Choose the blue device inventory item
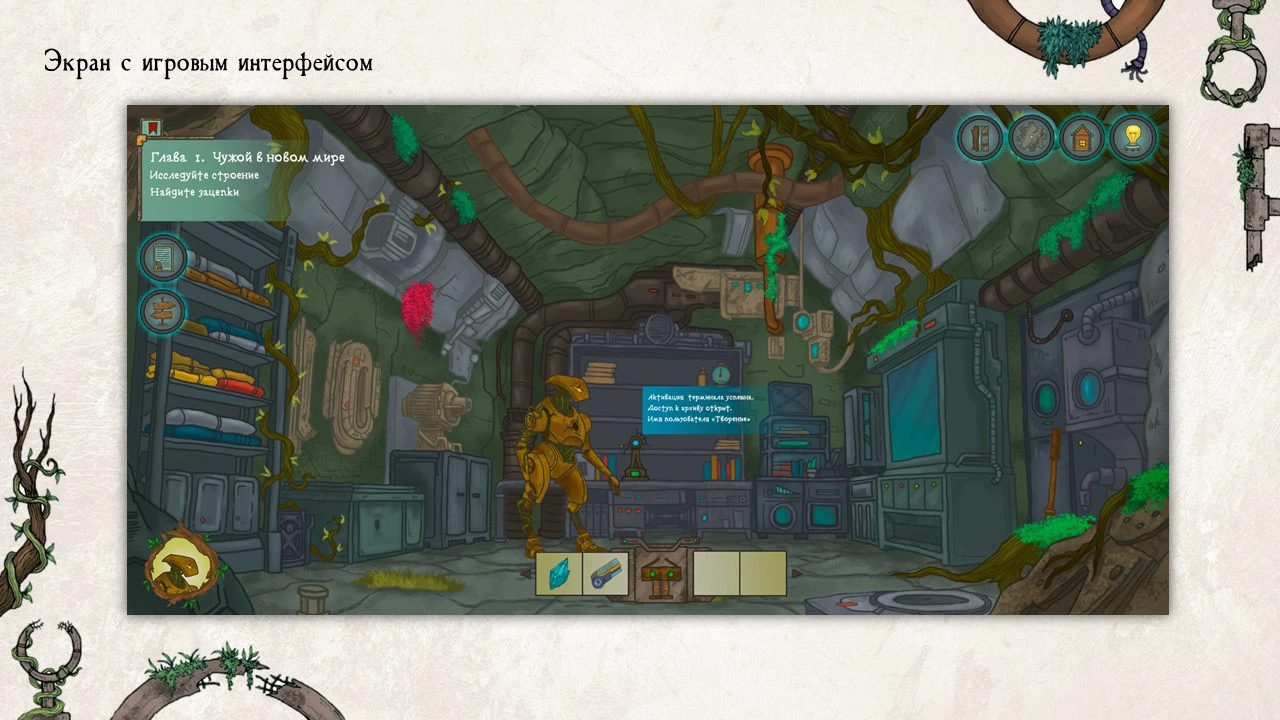 coord(605,574)
